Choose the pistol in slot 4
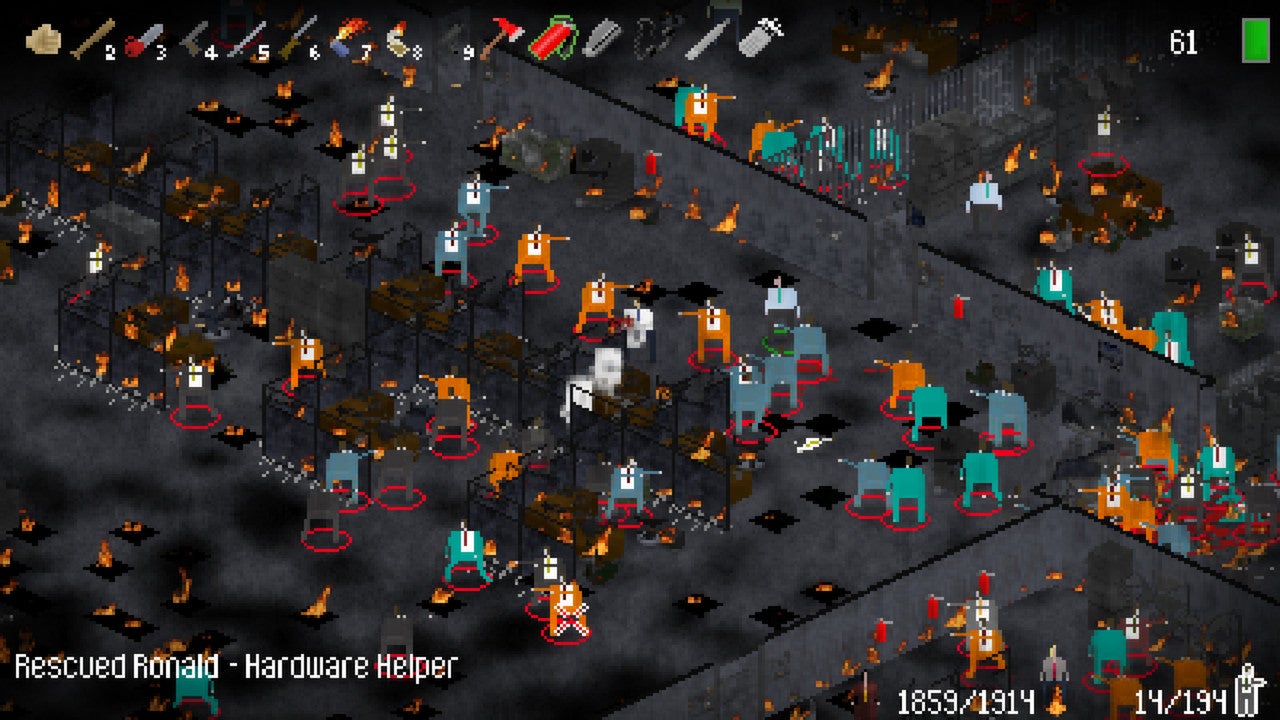The image size is (1280, 720). (x=193, y=40)
